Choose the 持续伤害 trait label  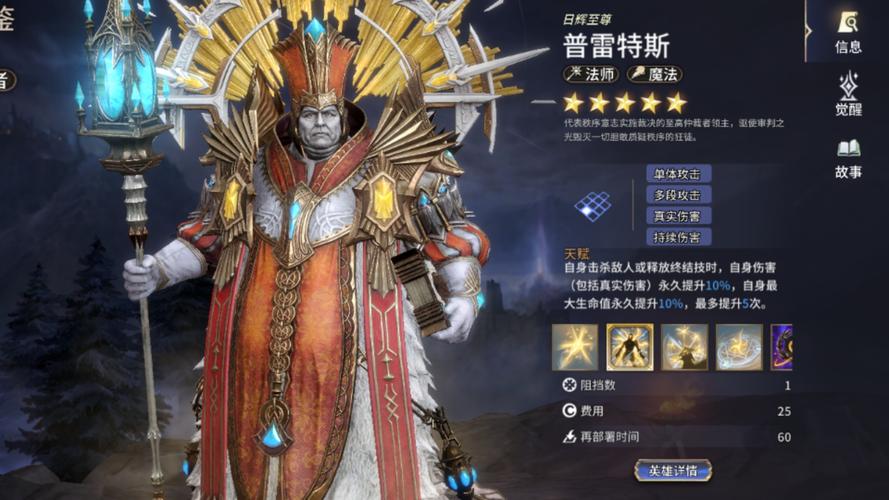tap(678, 237)
